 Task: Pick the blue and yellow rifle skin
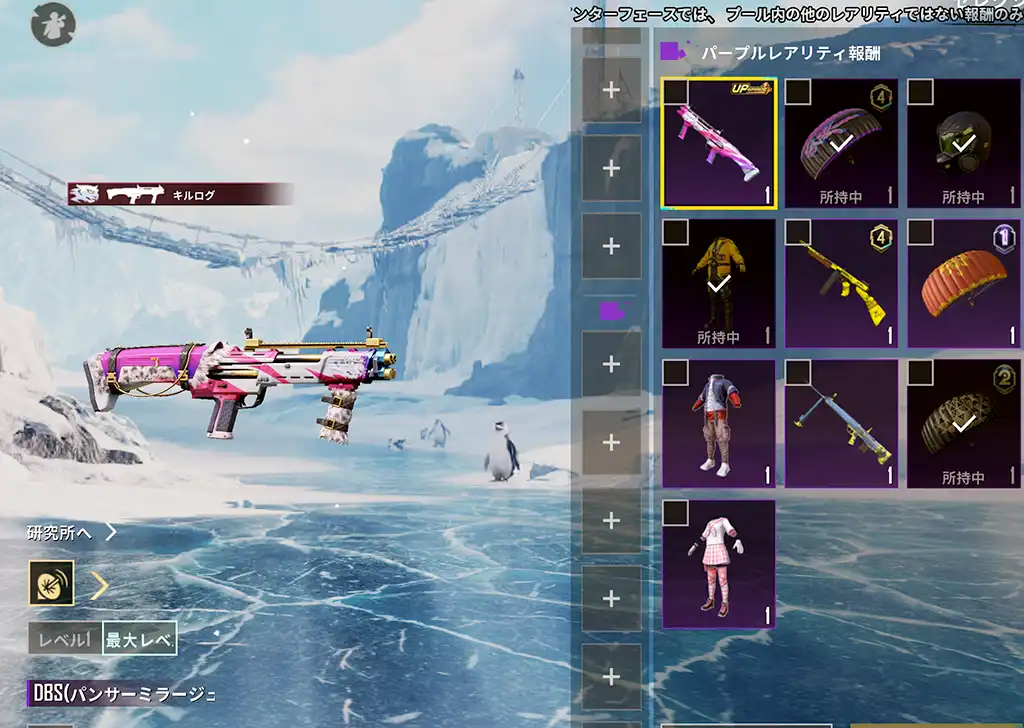841,425
